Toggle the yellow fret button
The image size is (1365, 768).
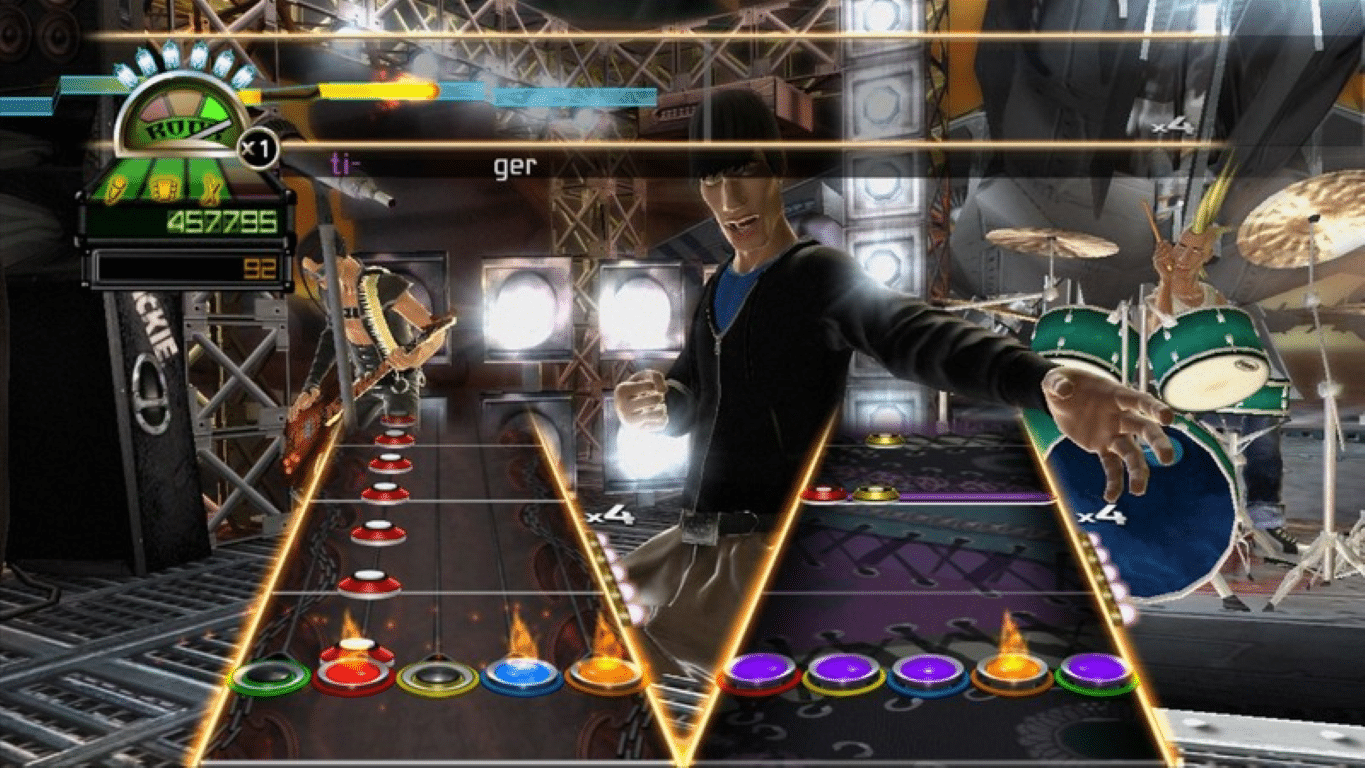click(x=435, y=677)
